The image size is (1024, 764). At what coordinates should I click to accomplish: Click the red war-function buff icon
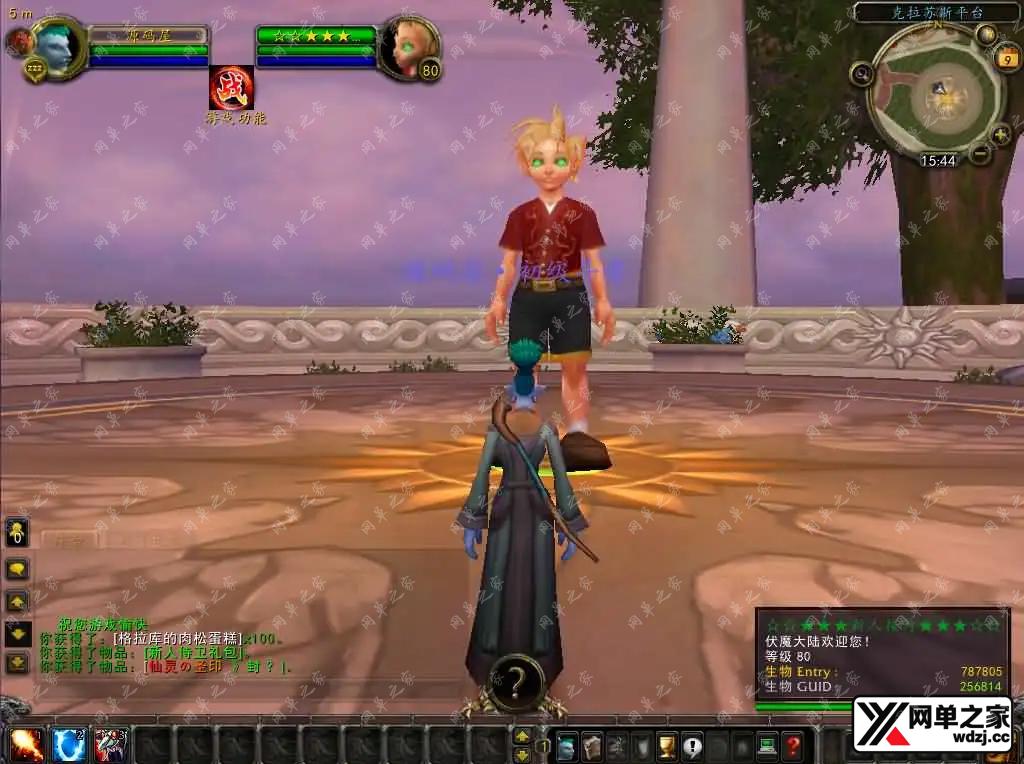click(231, 88)
